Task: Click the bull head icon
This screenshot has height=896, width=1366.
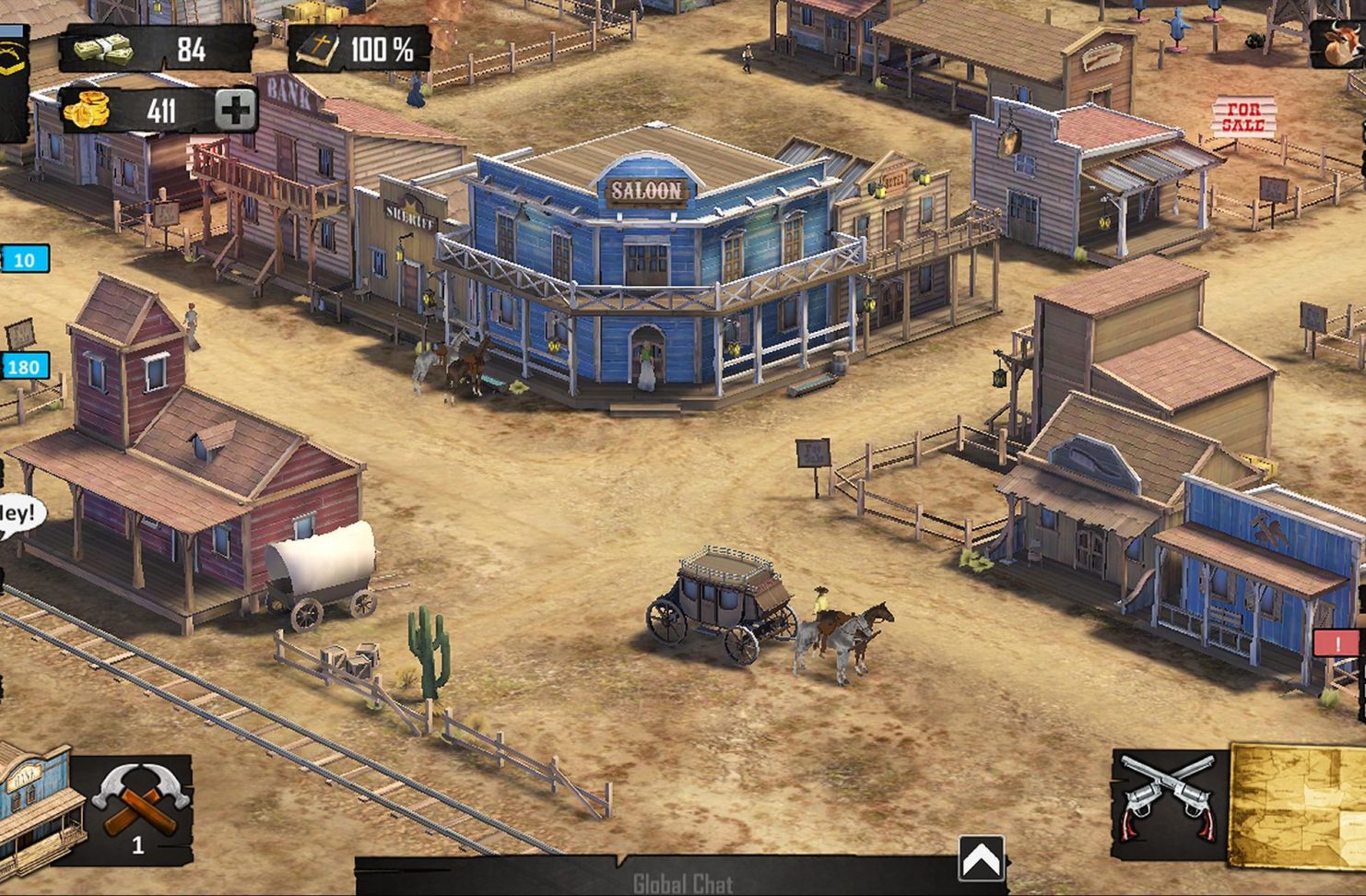Action: coord(1341,41)
